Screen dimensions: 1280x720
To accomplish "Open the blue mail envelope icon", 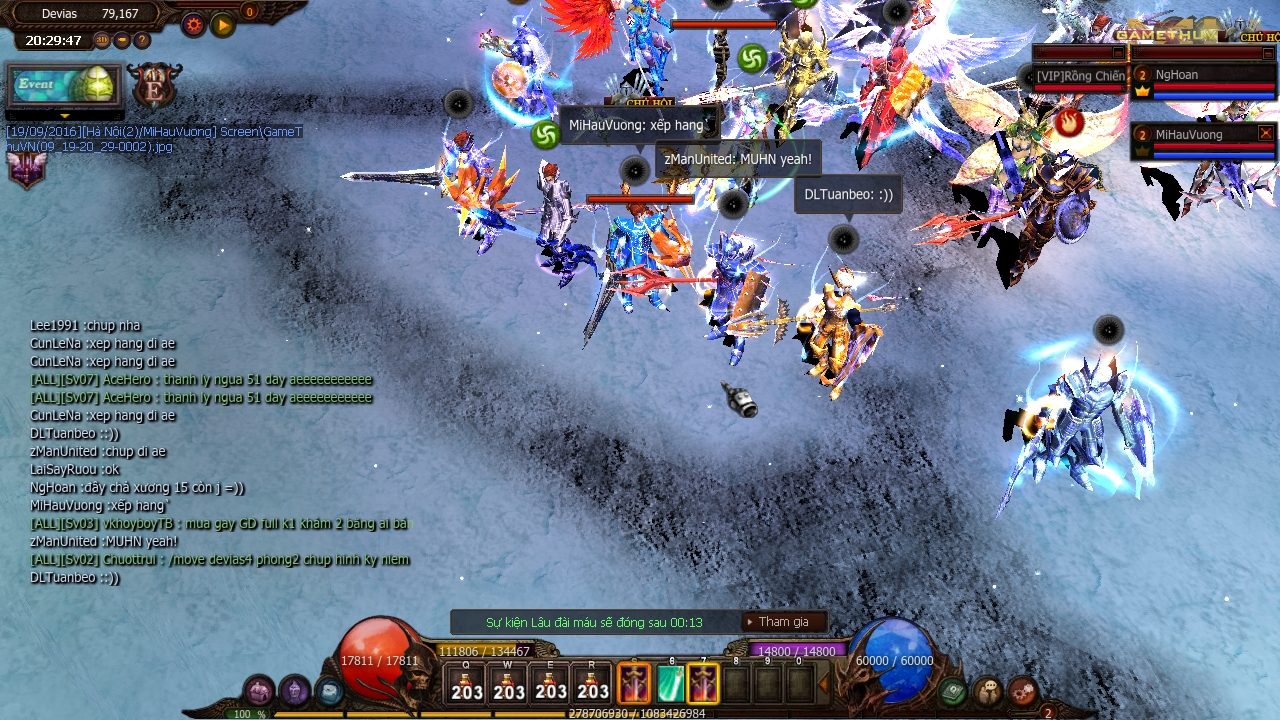I will (x=328, y=690).
